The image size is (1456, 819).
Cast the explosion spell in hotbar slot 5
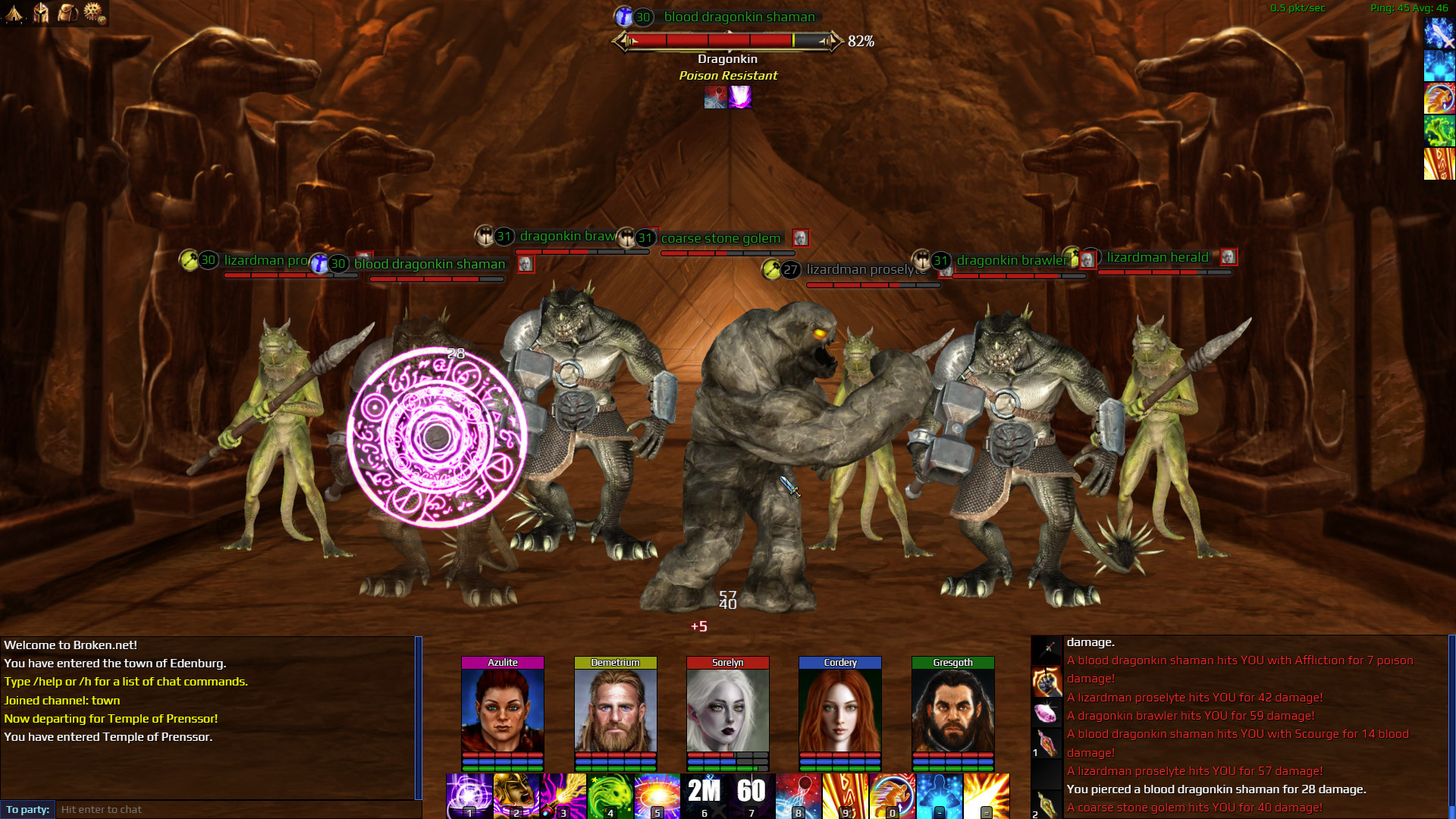click(x=656, y=795)
